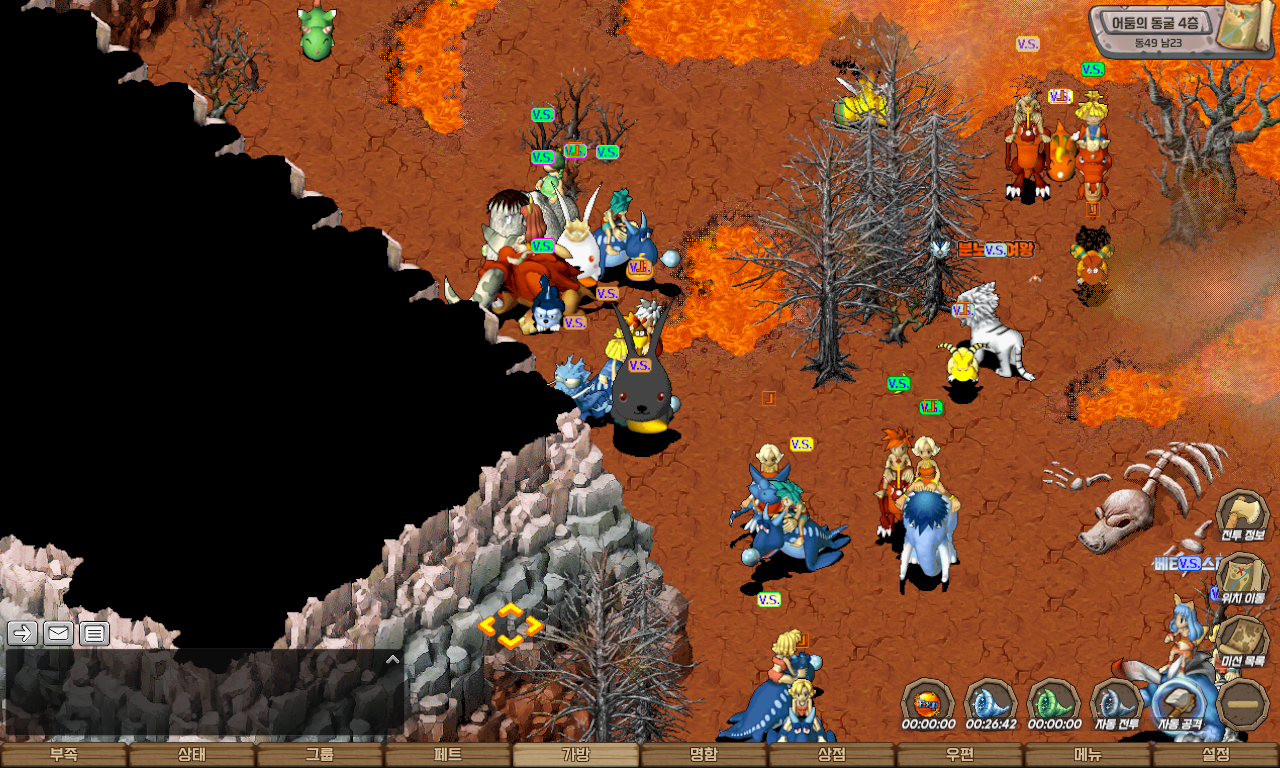Open the 우편 (mail) menu
This screenshot has height=768, width=1280.
(x=960, y=755)
